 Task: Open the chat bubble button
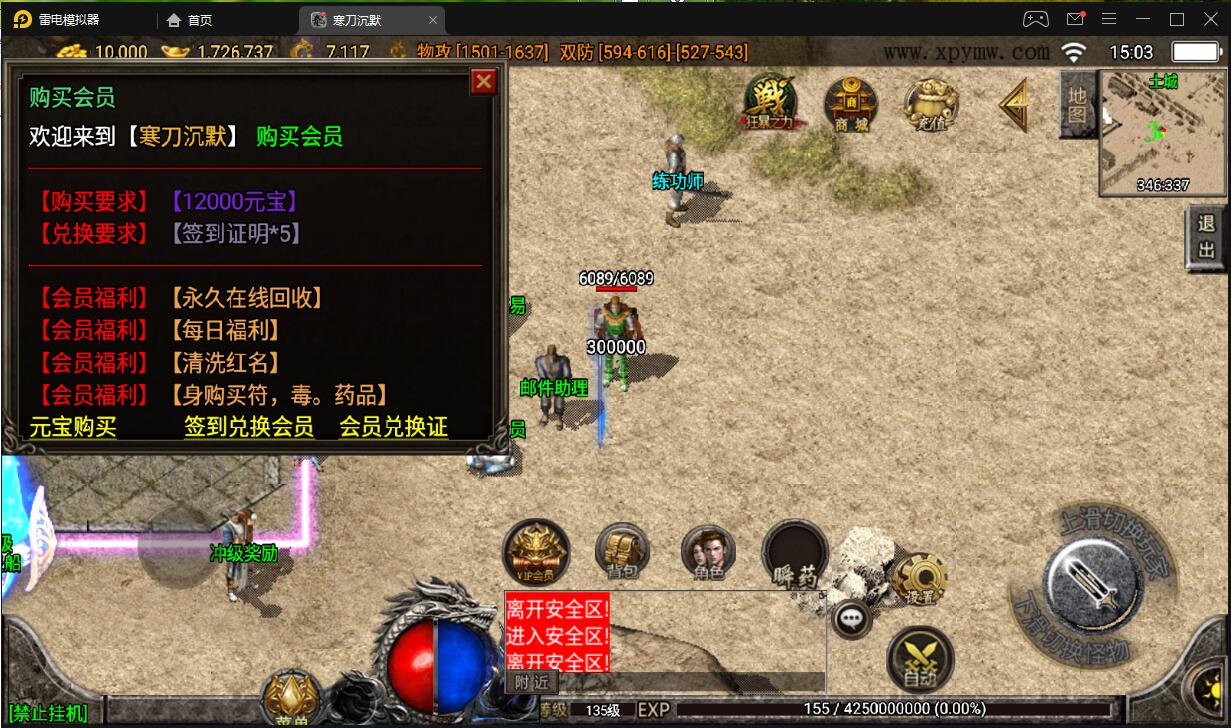(852, 620)
